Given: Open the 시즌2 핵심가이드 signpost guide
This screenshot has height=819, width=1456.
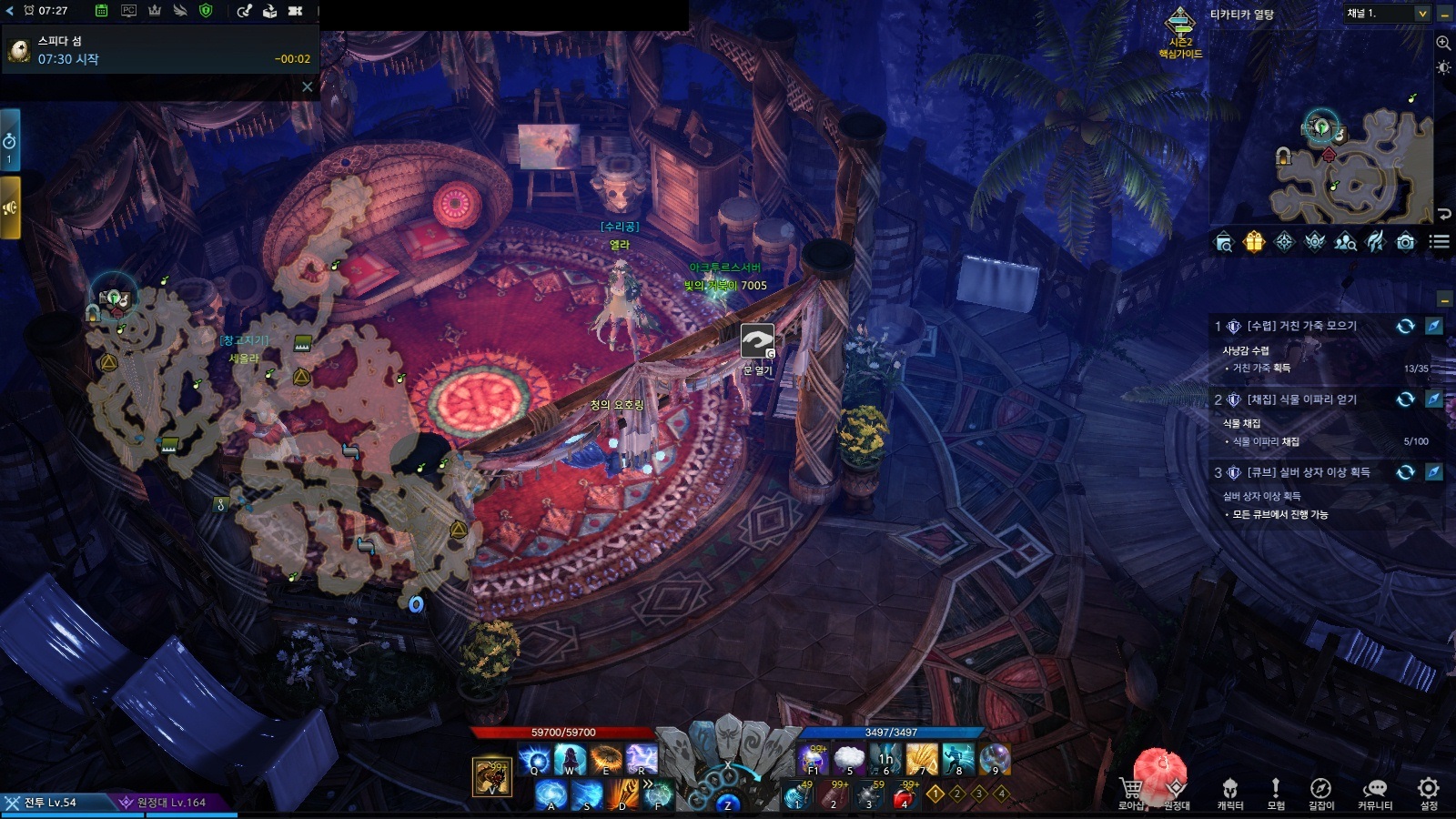Looking at the screenshot, I should point(1180,33).
